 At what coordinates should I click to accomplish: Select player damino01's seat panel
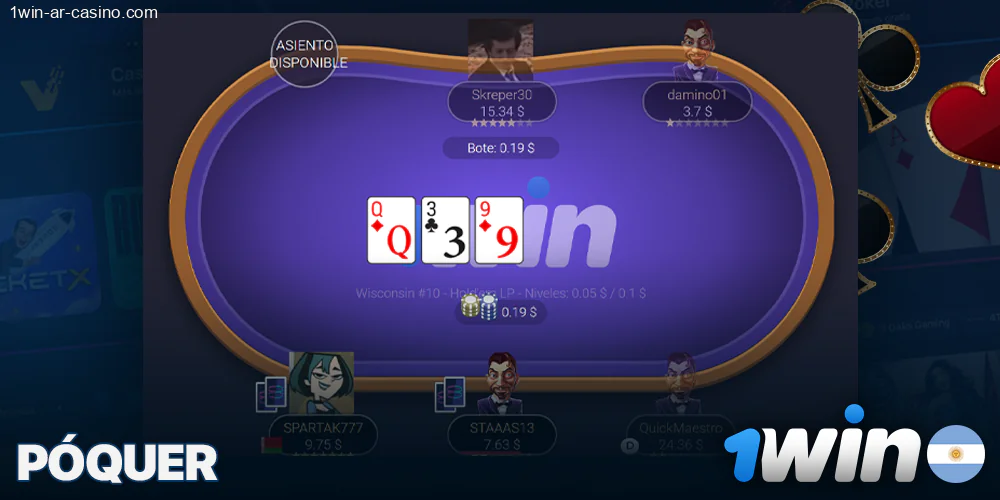click(697, 102)
